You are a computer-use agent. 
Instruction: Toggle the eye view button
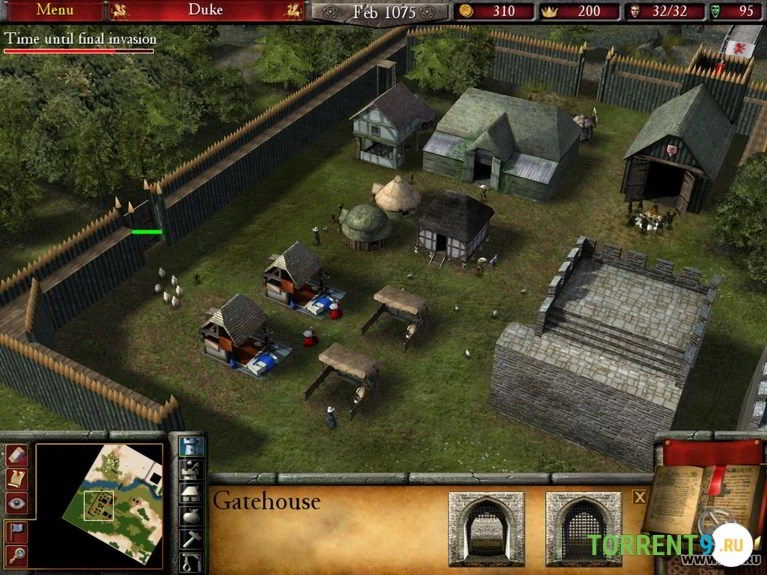pyautogui.click(x=17, y=504)
